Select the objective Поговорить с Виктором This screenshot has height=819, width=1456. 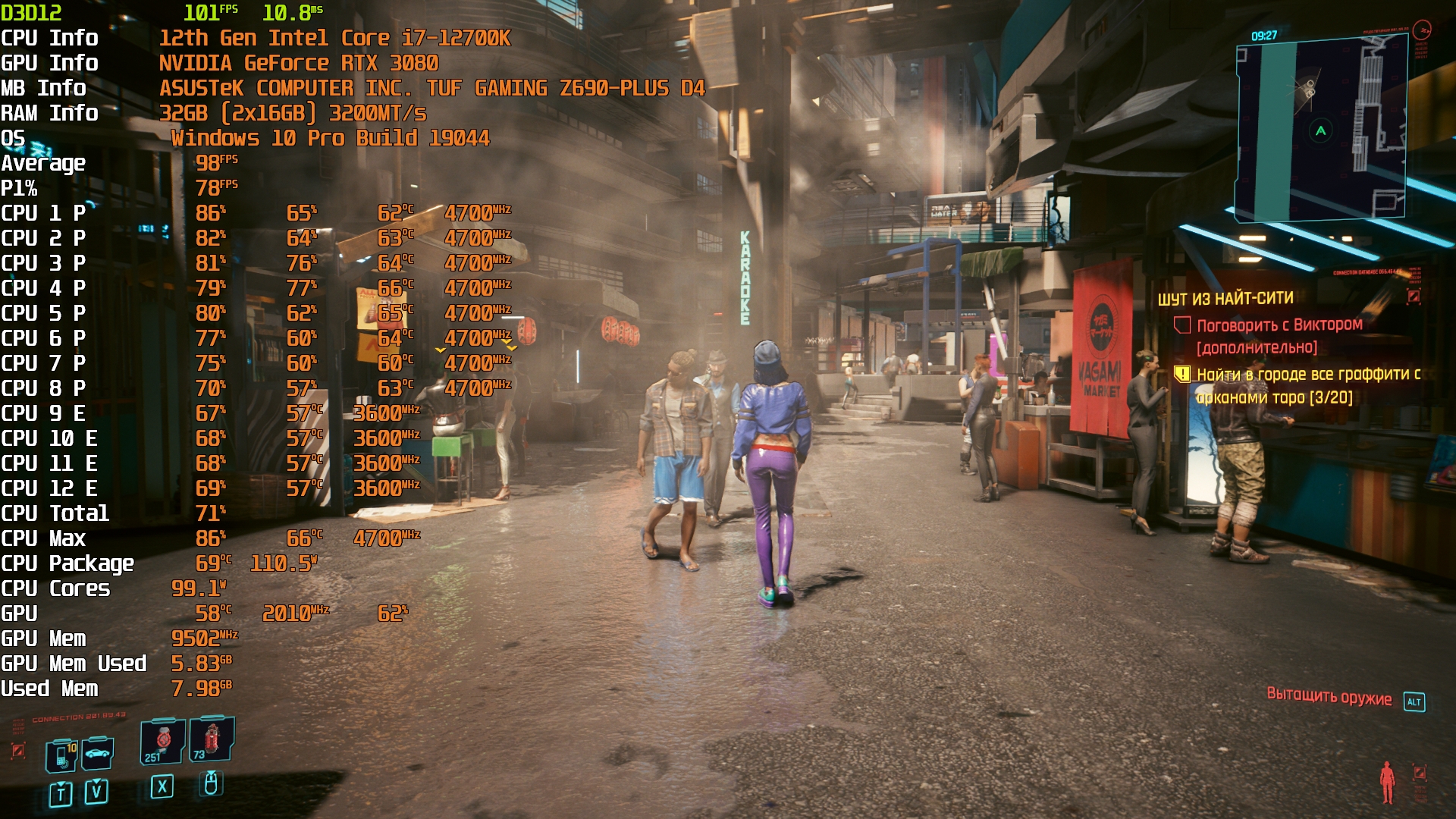coord(1279,325)
